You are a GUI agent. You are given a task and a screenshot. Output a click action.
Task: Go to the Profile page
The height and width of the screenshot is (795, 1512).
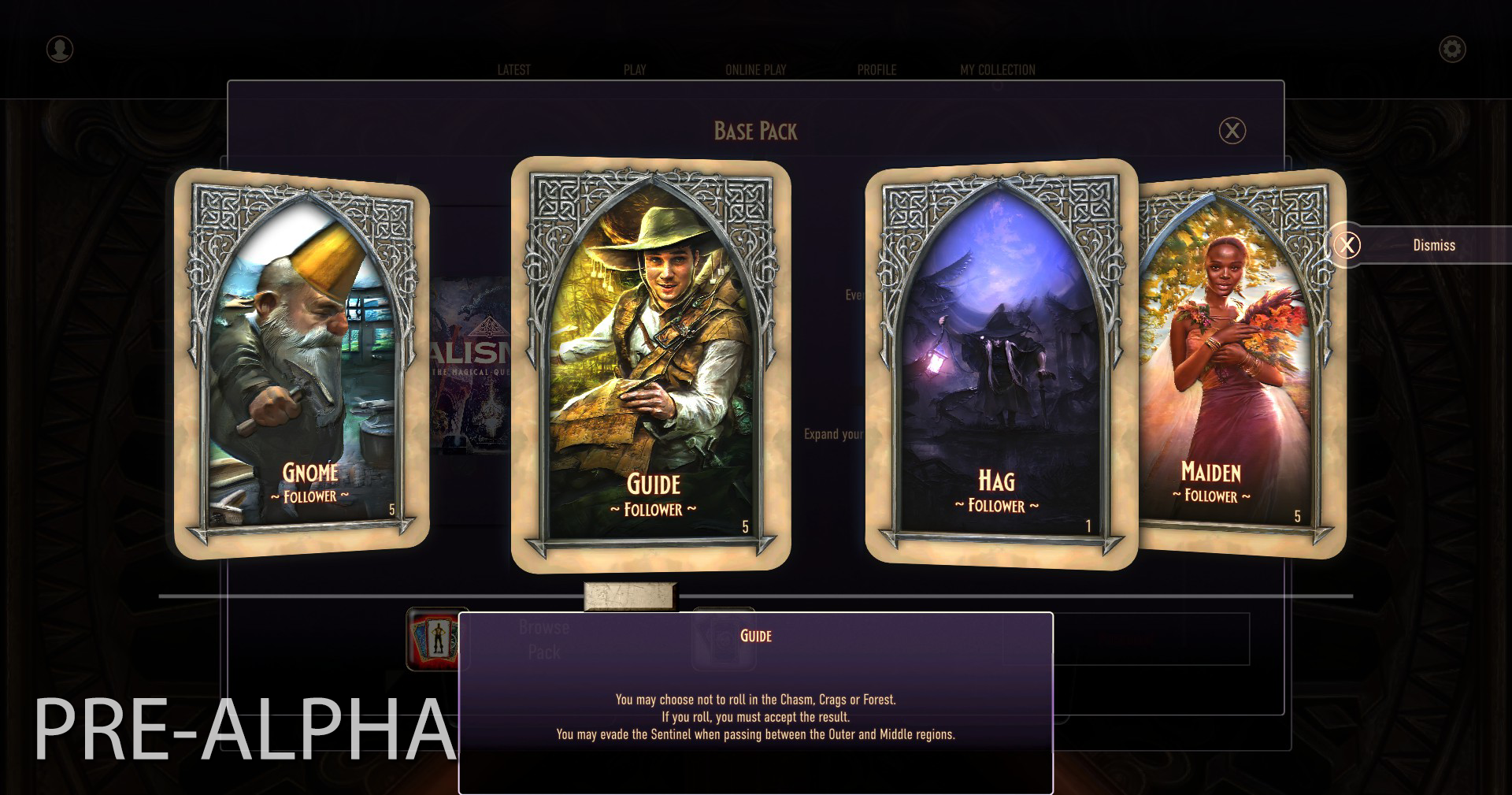click(x=877, y=69)
